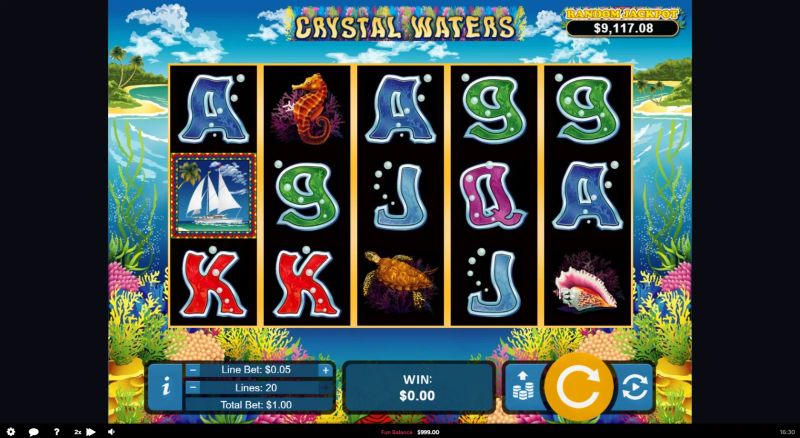The image size is (800, 438).
Task: Decrease the Line Bet amount
Action: pos(193,370)
